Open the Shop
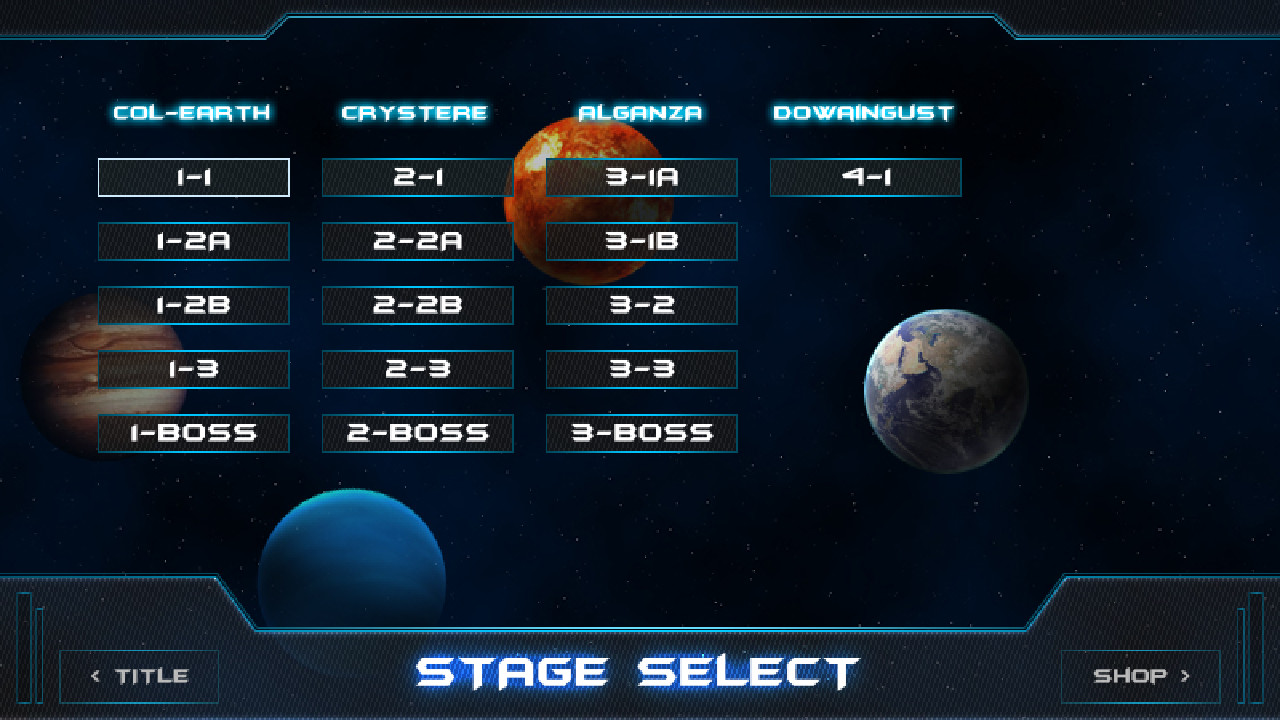Image resolution: width=1280 pixels, height=720 pixels. coord(1139,675)
